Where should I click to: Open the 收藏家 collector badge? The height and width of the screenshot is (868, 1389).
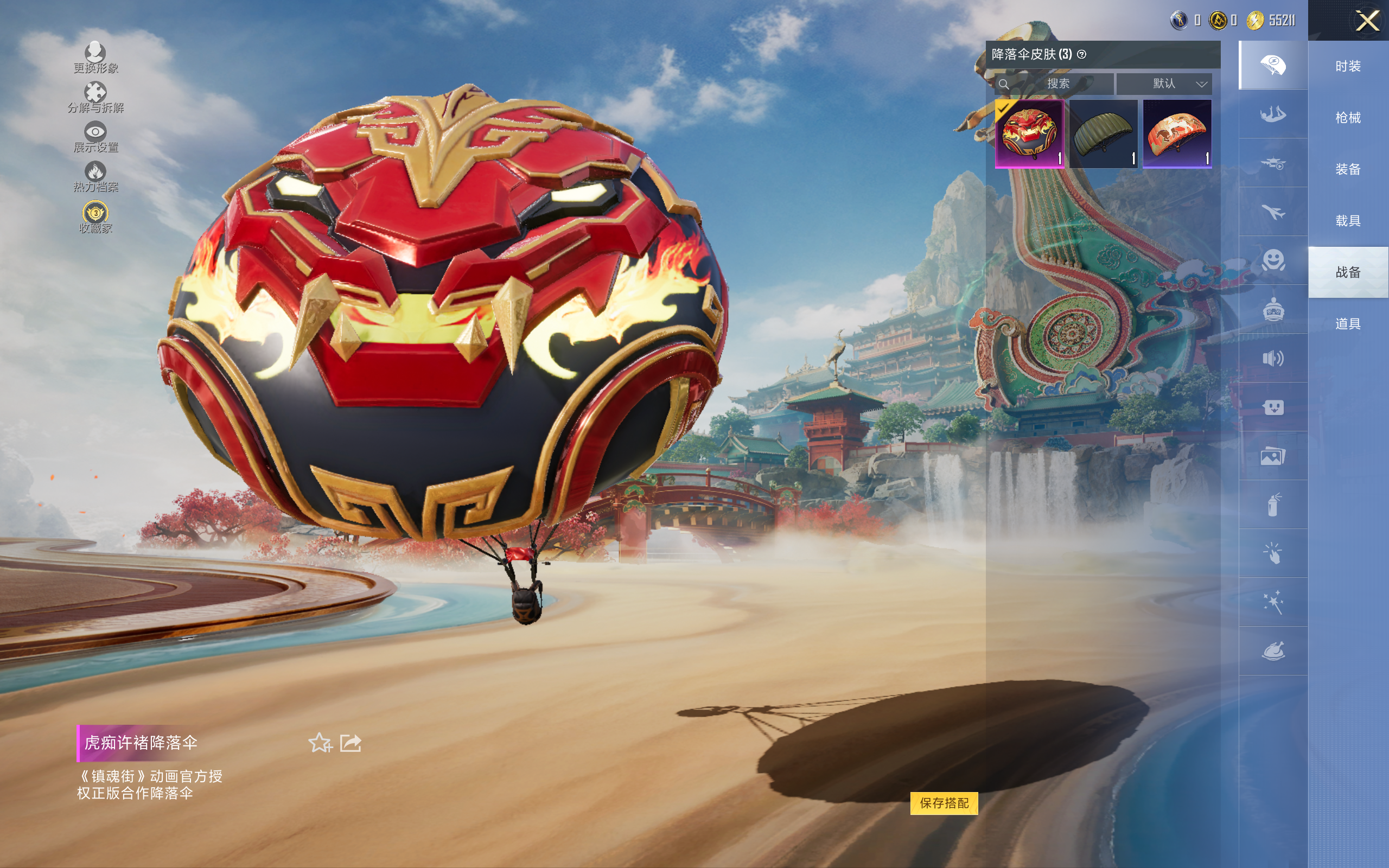(95, 217)
